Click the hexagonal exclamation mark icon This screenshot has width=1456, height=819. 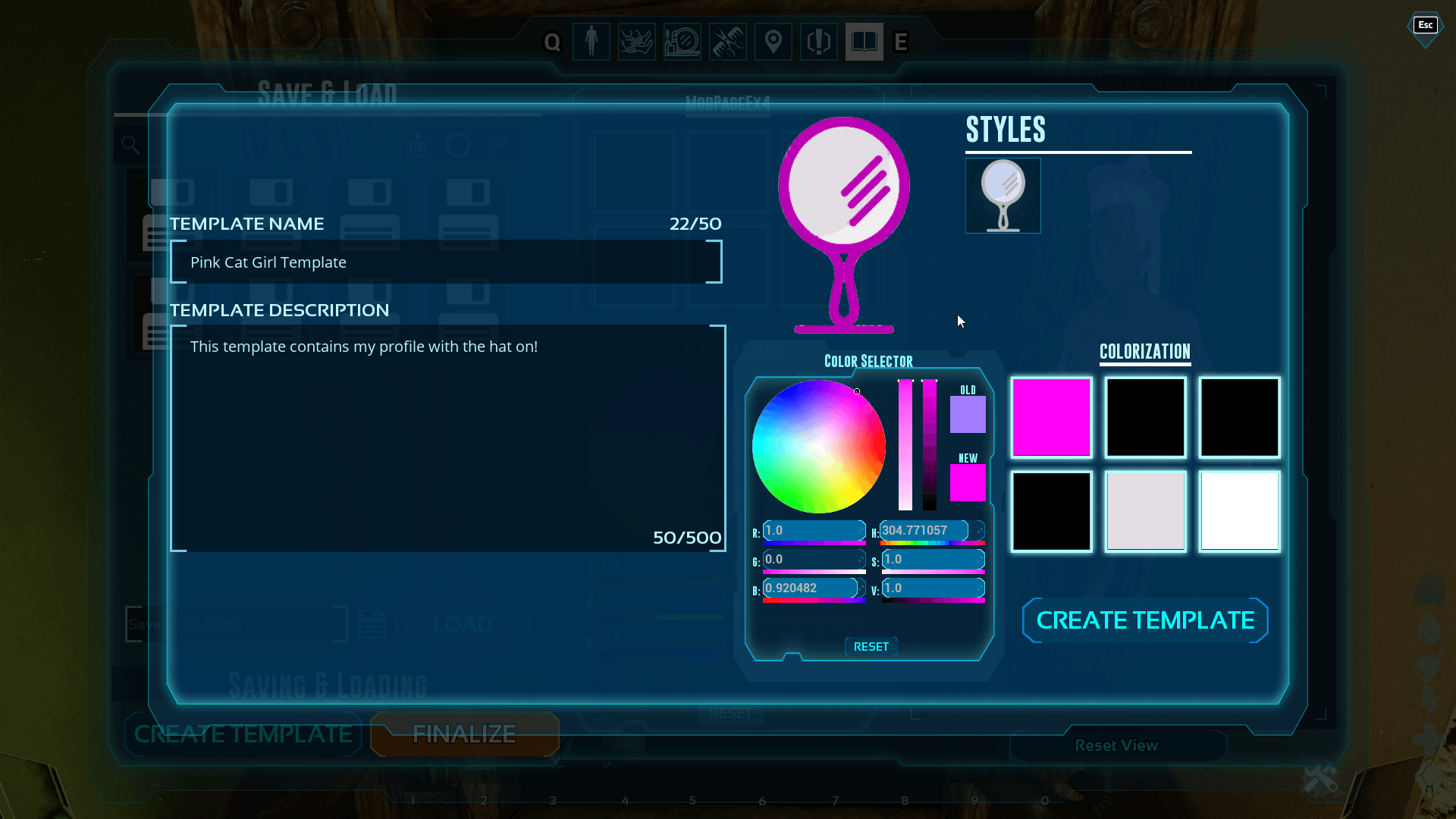(818, 42)
